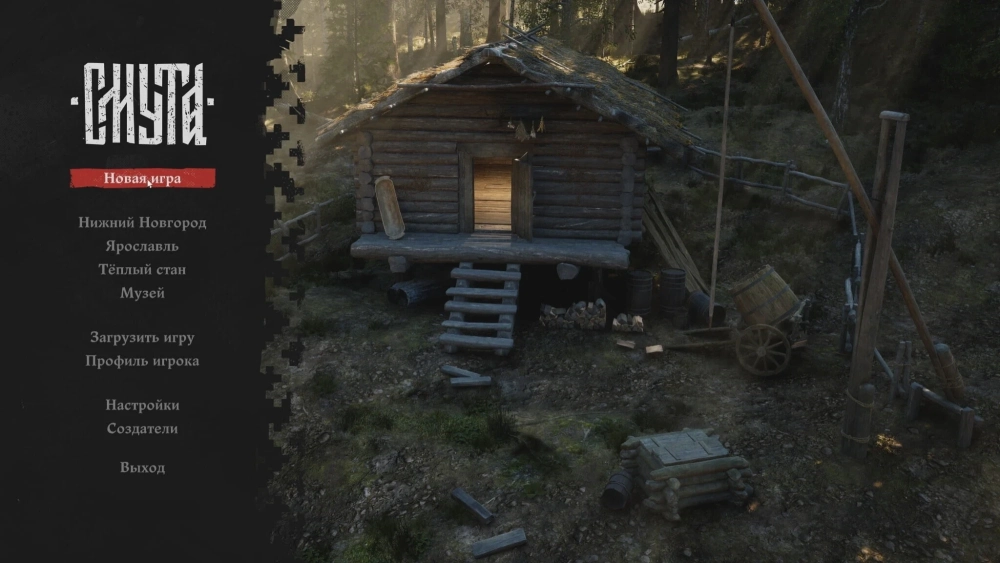Viewport: 1000px width, 563px height.
Task: Select the Нижний Новгород entry
Action: coord(142,223)
